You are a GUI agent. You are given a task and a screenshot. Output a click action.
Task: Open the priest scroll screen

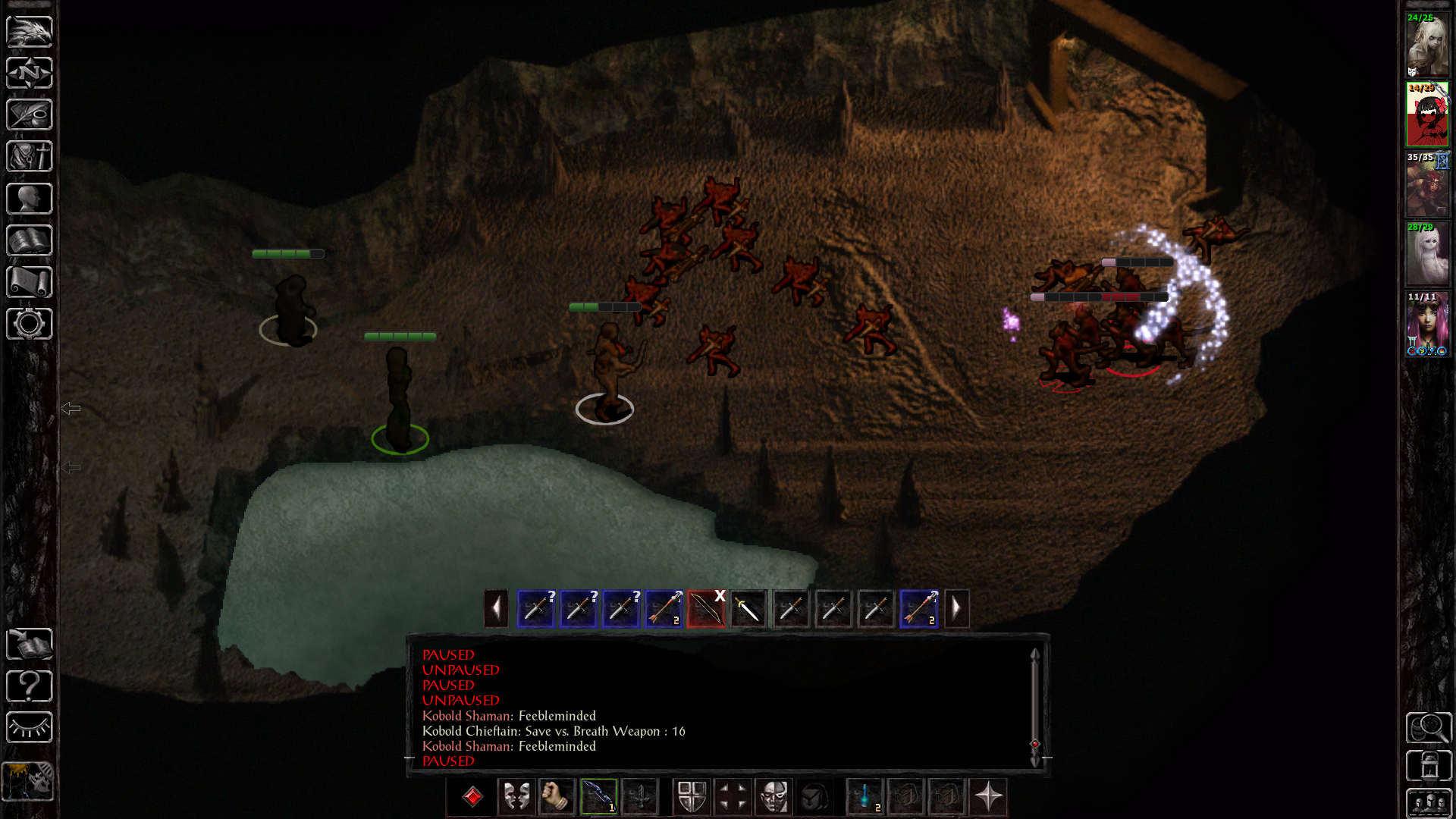30,282
